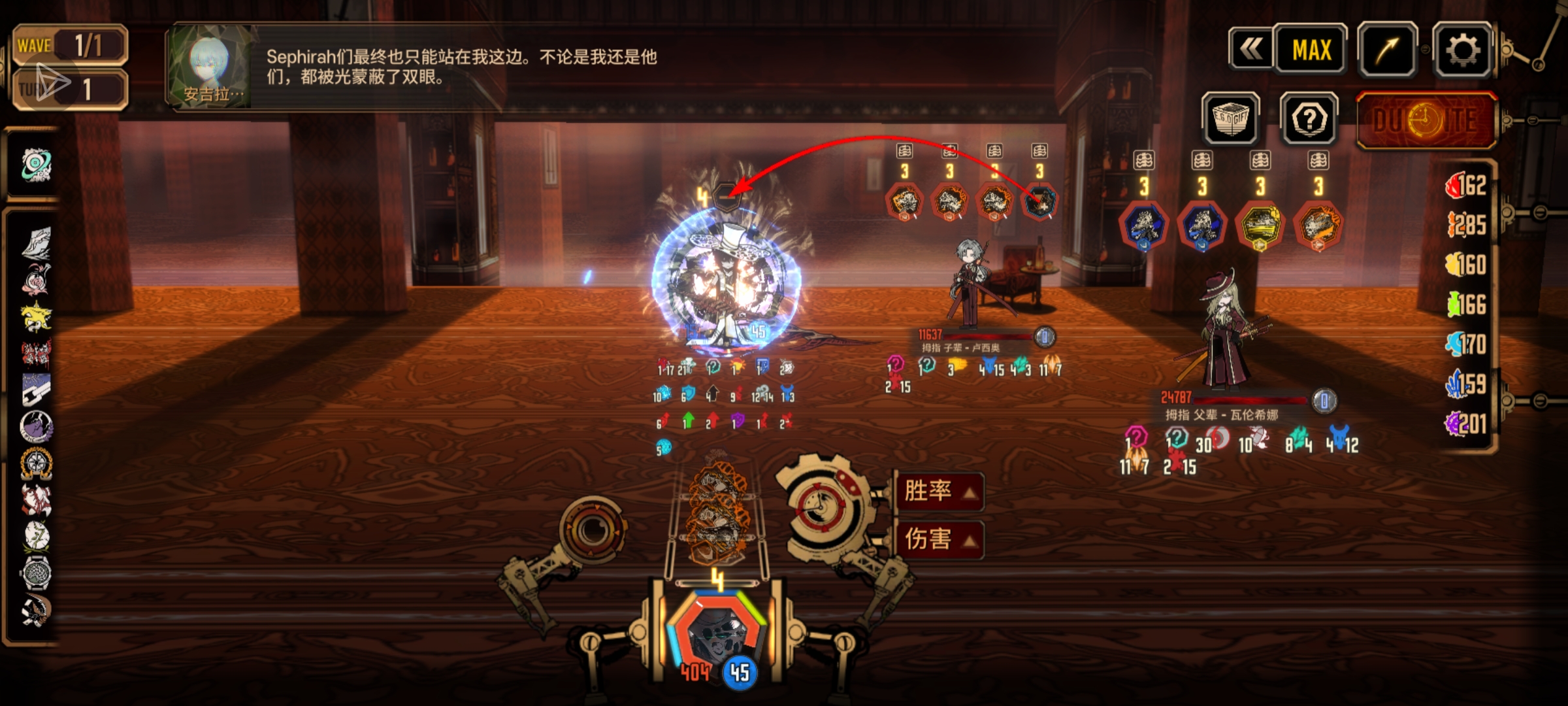Start combat with the red clock button
This screenshot has width=1568, height=706.
point(1427,121)
